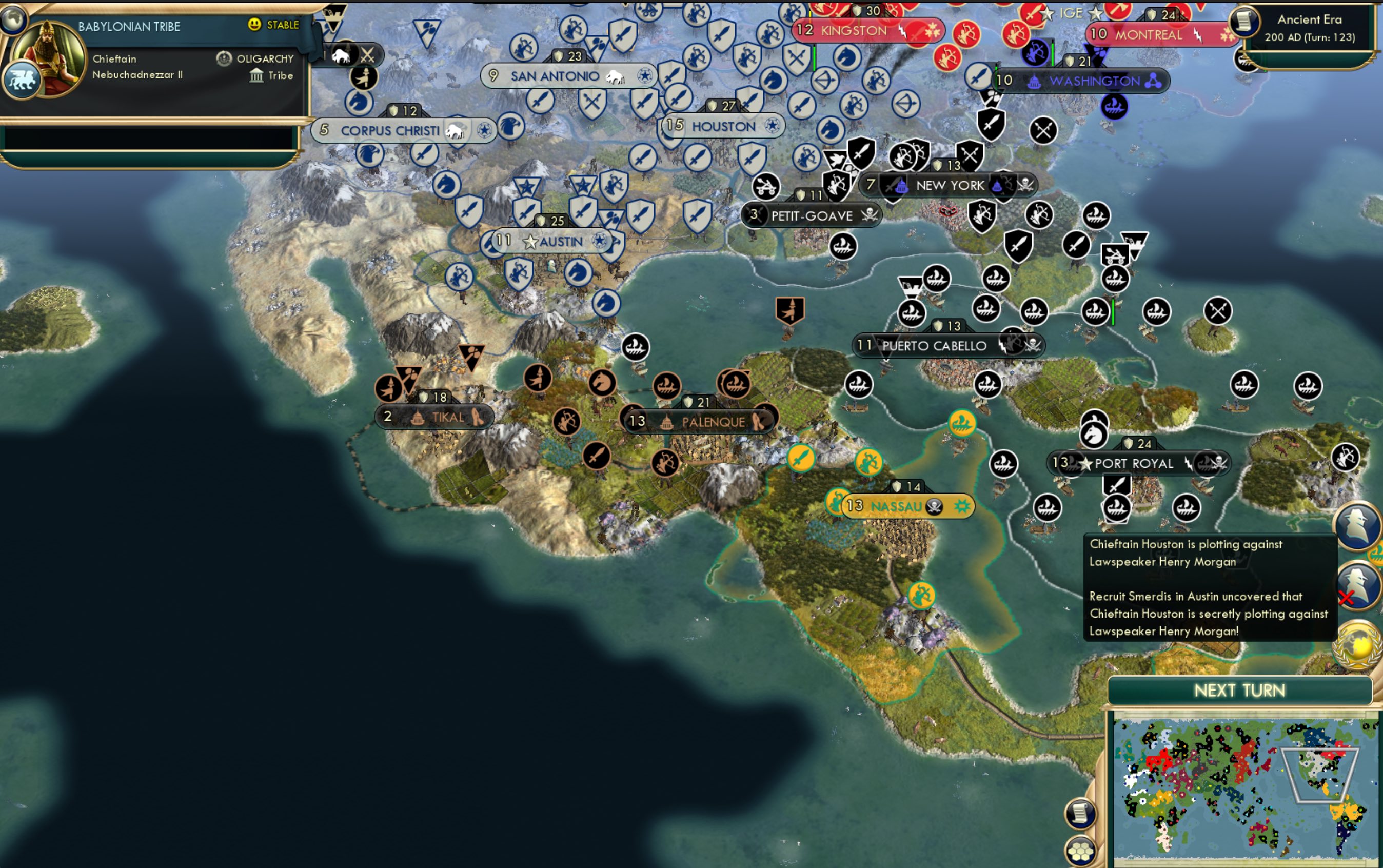
Task: Click the pirate skull icon on Port Royal's banner
Action: (1219, 463)
